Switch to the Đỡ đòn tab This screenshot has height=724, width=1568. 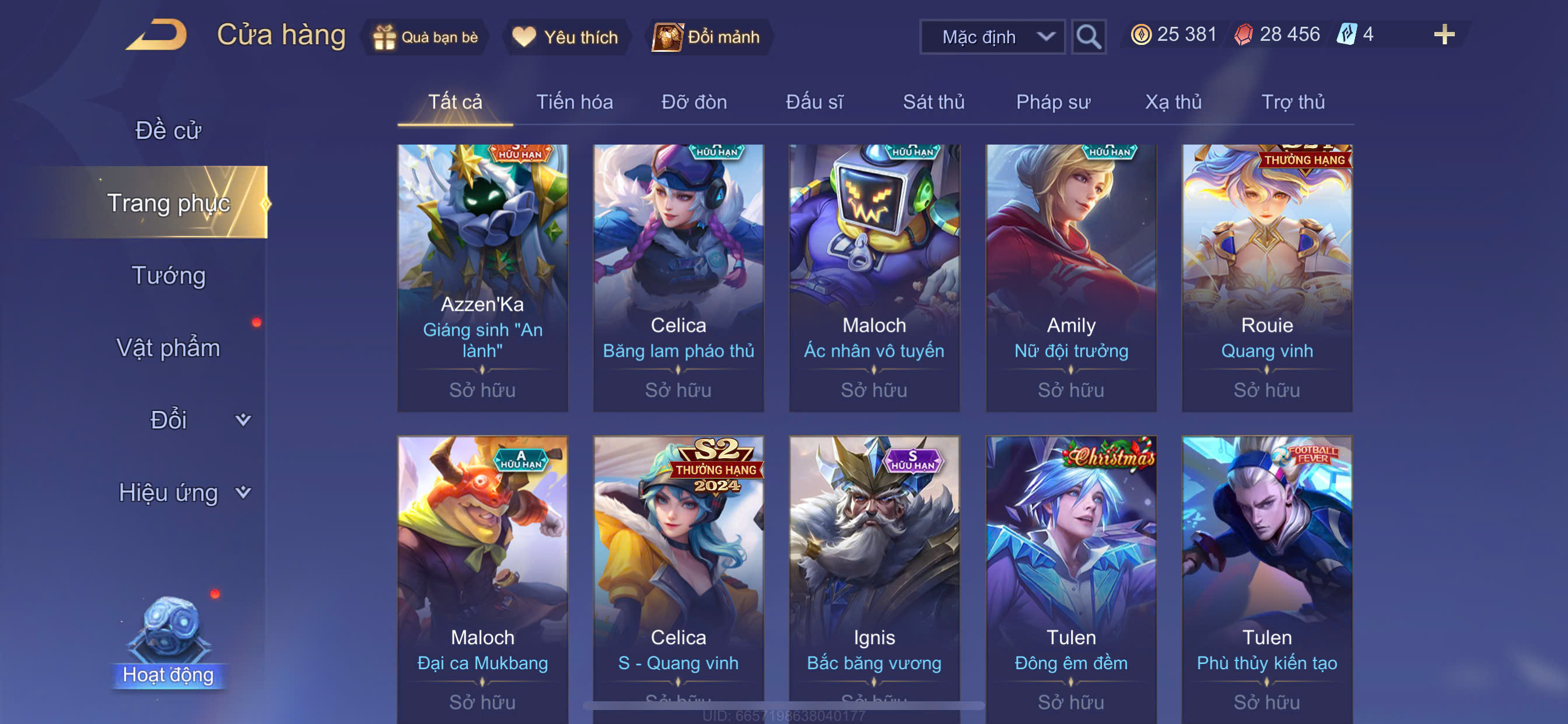point(694,102)
